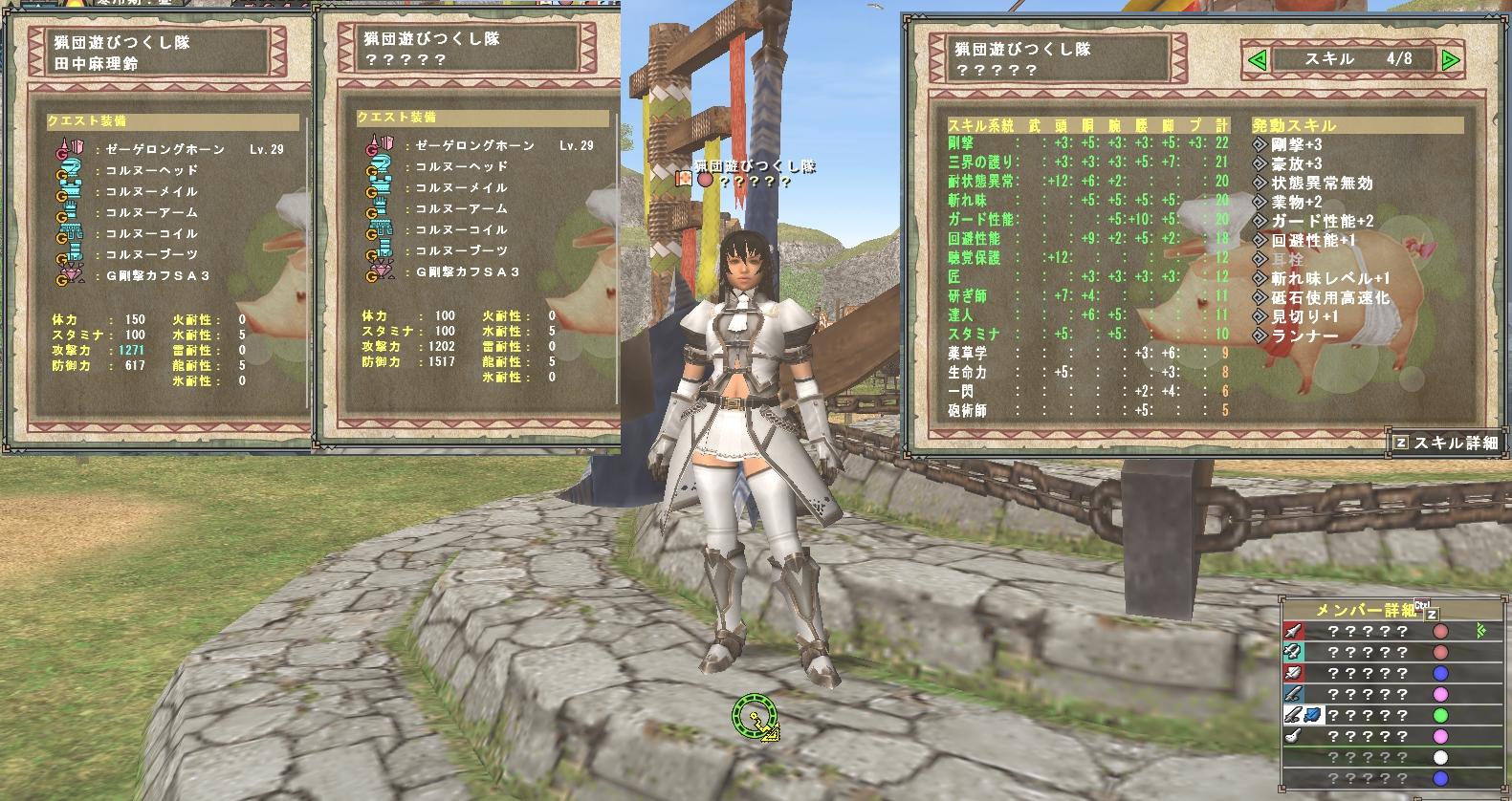Select the member row with the green dot
The image size is (1512, 801).
point(1377,715)
